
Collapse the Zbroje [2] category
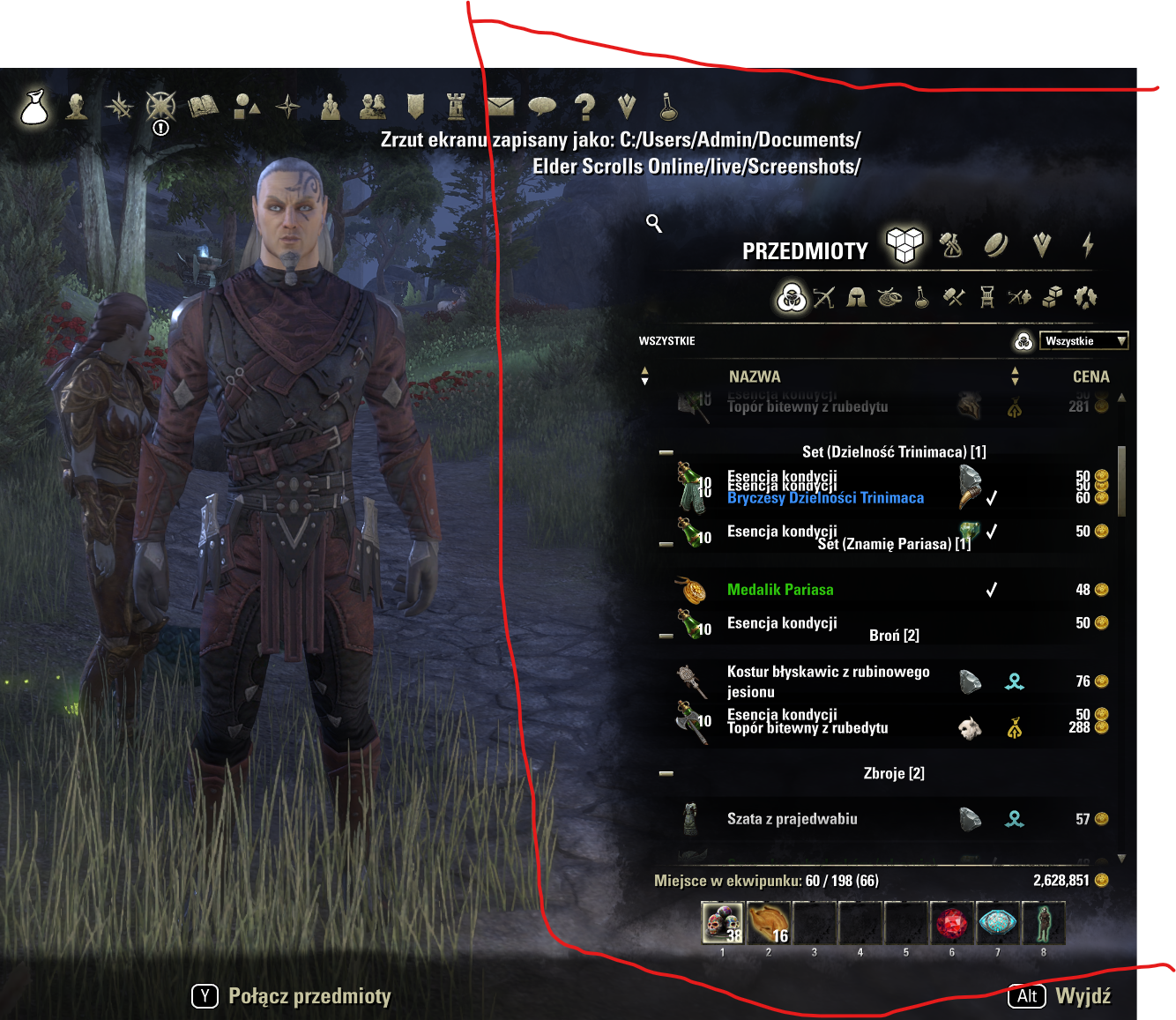click(666, 773)
